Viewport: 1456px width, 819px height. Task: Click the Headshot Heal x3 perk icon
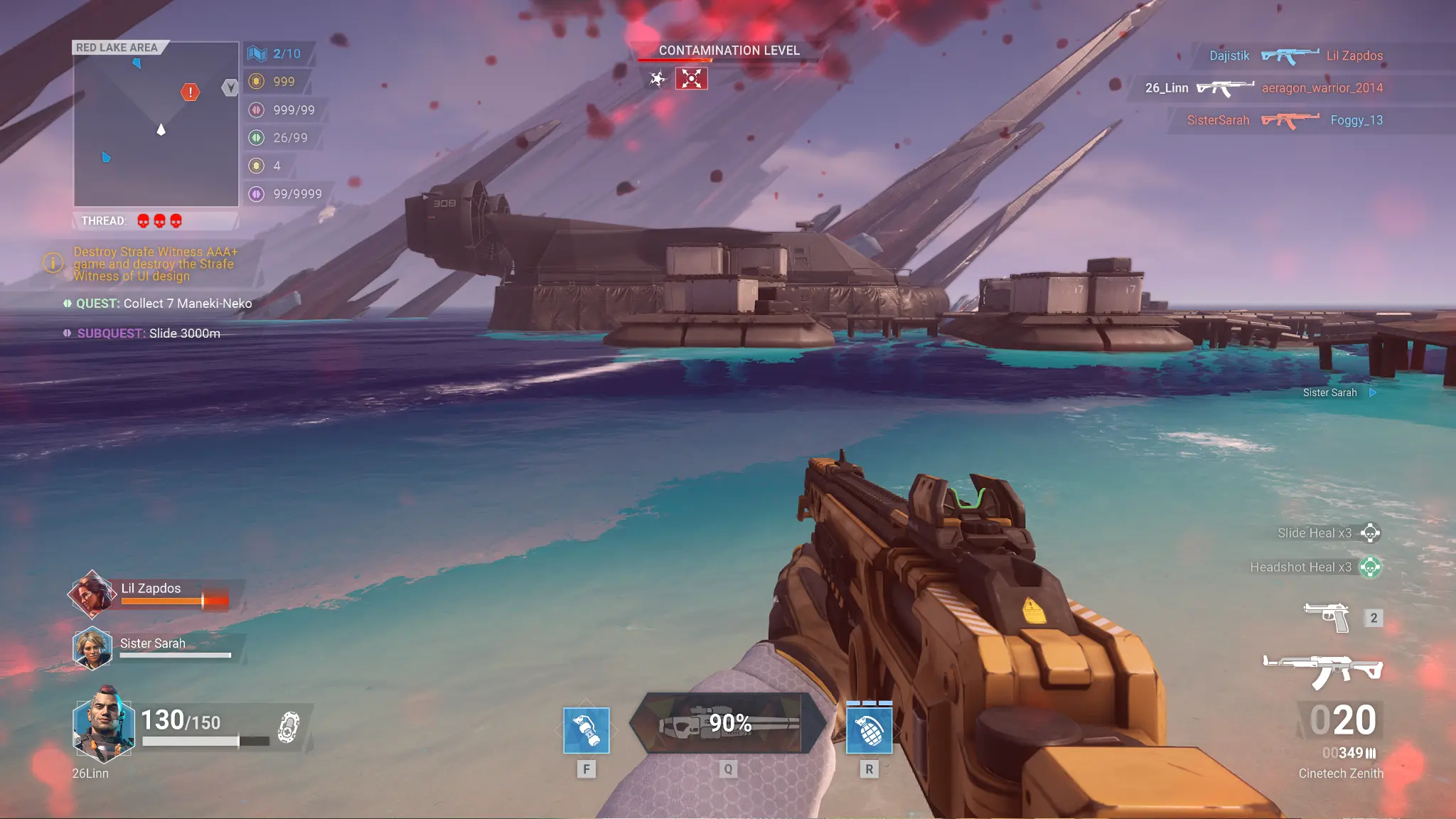pos(1370,567)
